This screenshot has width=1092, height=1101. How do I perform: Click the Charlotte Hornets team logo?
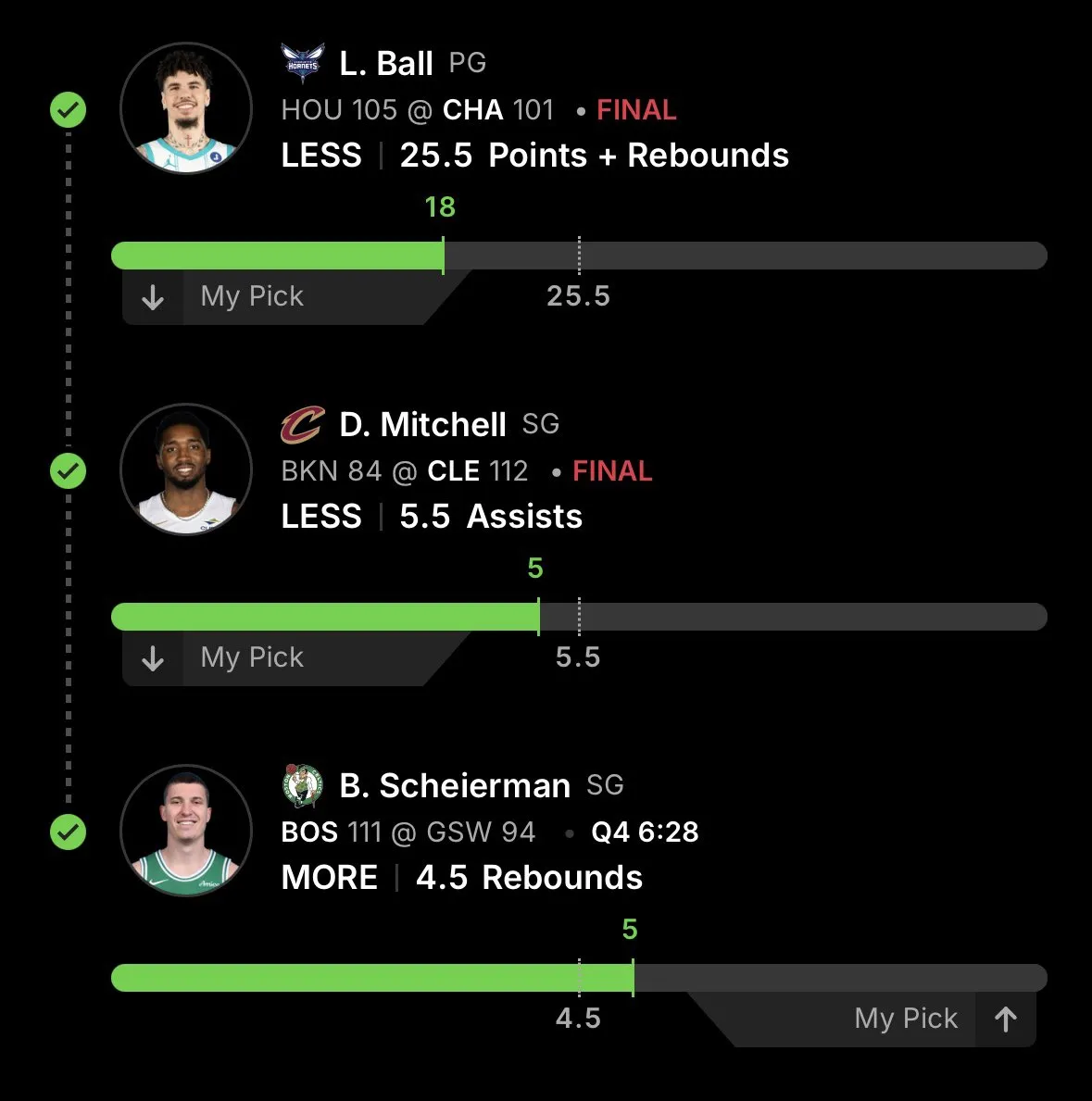point(303,64)
